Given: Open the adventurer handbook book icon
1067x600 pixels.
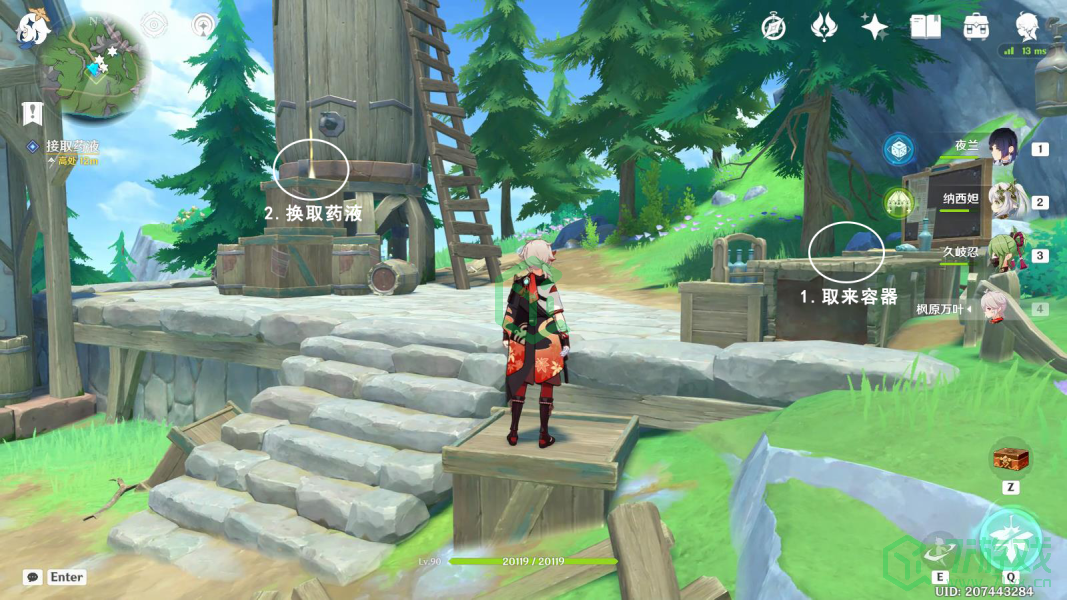Looking at the screenshot, I should coord(925,27).
